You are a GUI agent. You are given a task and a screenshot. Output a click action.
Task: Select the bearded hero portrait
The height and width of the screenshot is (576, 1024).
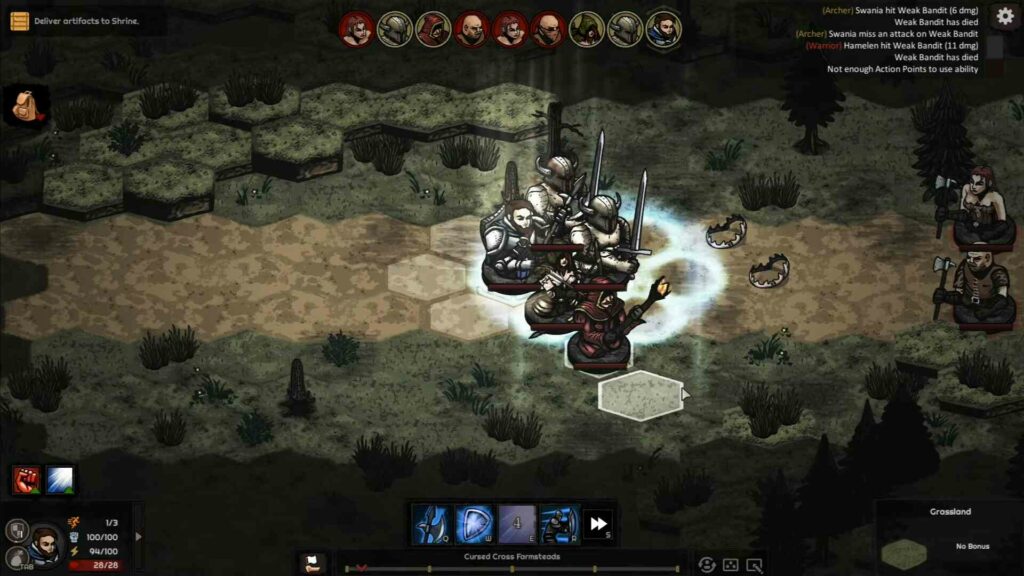(x=45, y=542)
